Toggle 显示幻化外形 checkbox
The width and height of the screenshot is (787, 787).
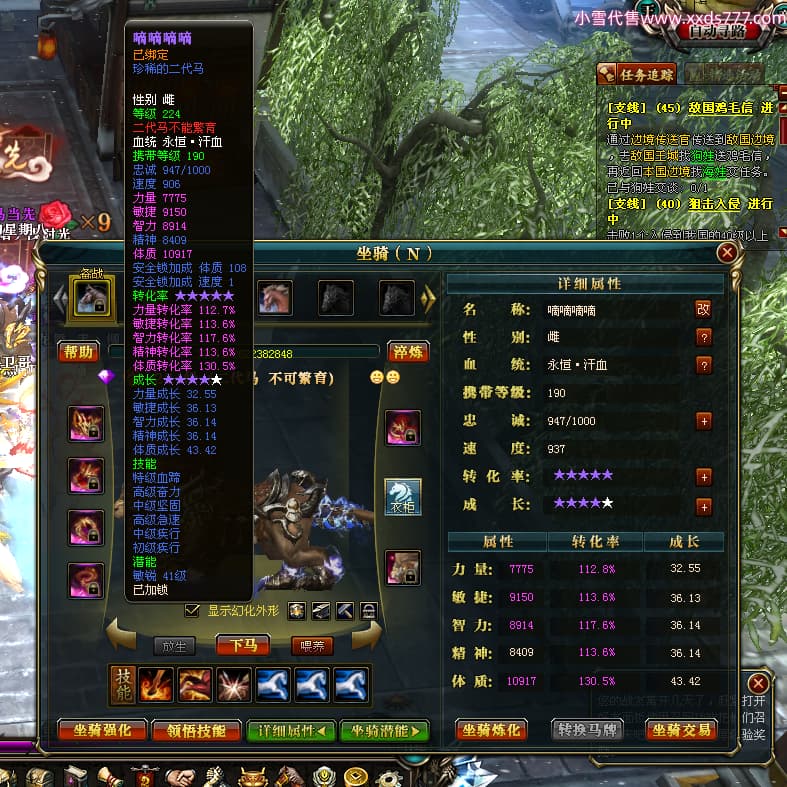[x=192, y=610]
